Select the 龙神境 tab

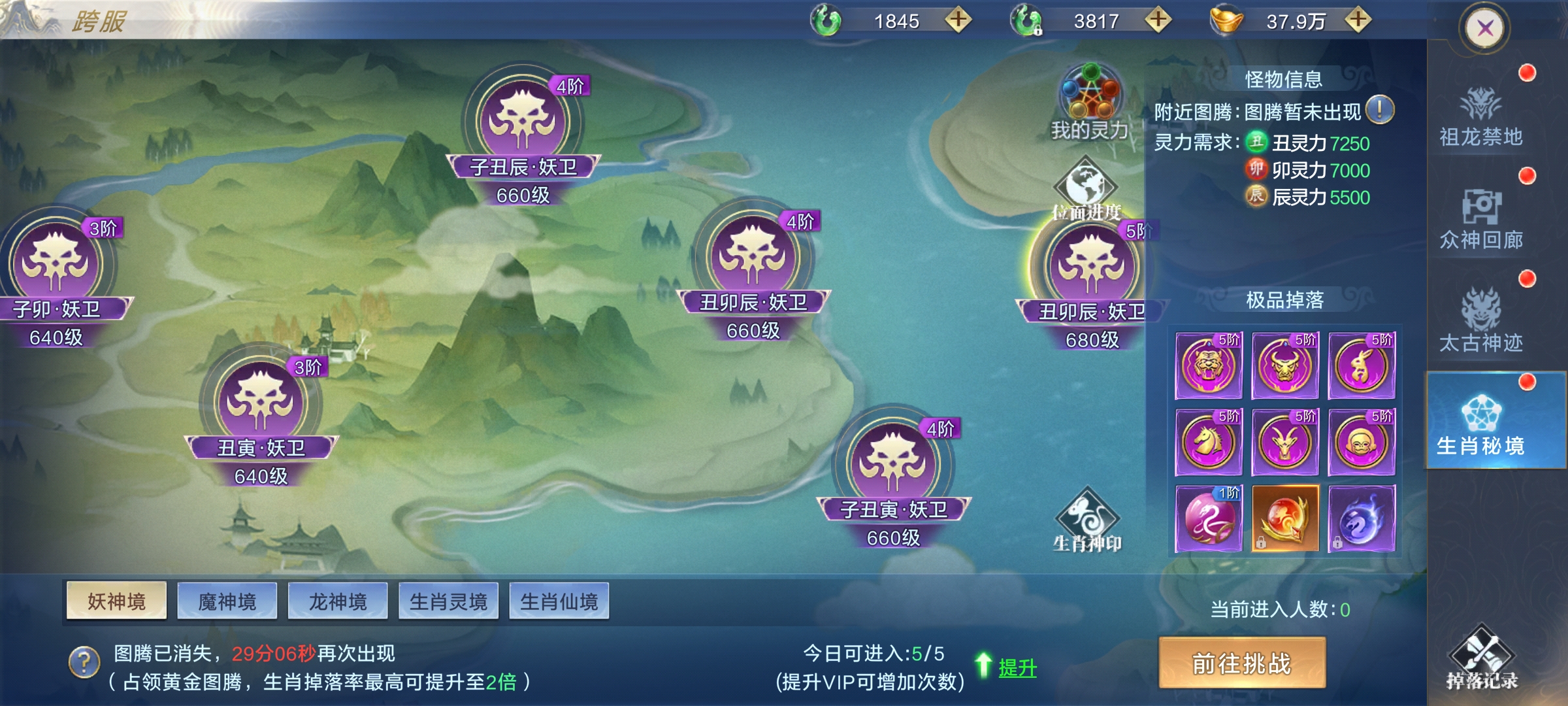338,601
